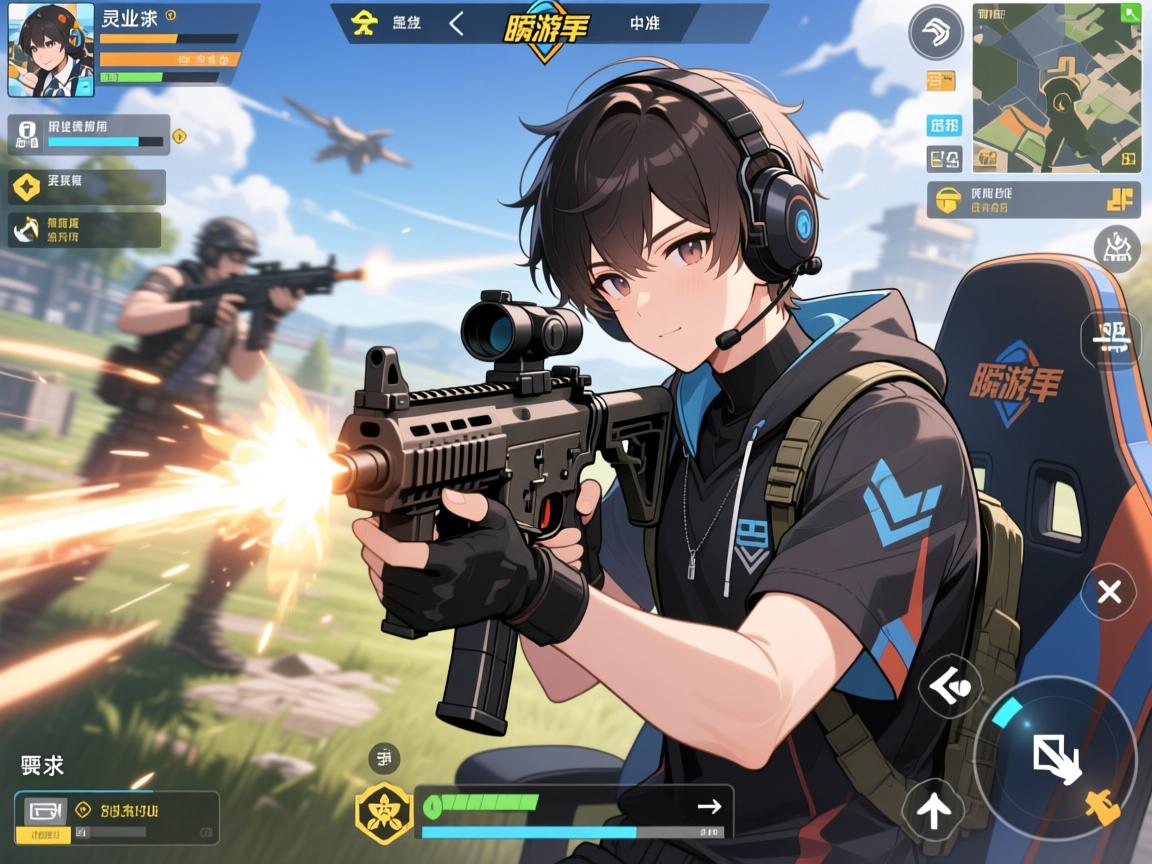This screenshot has height=864, width=1152.
Task: Open the yellow helmet panel below the minimap
Action: click(x=1034, y=200)
